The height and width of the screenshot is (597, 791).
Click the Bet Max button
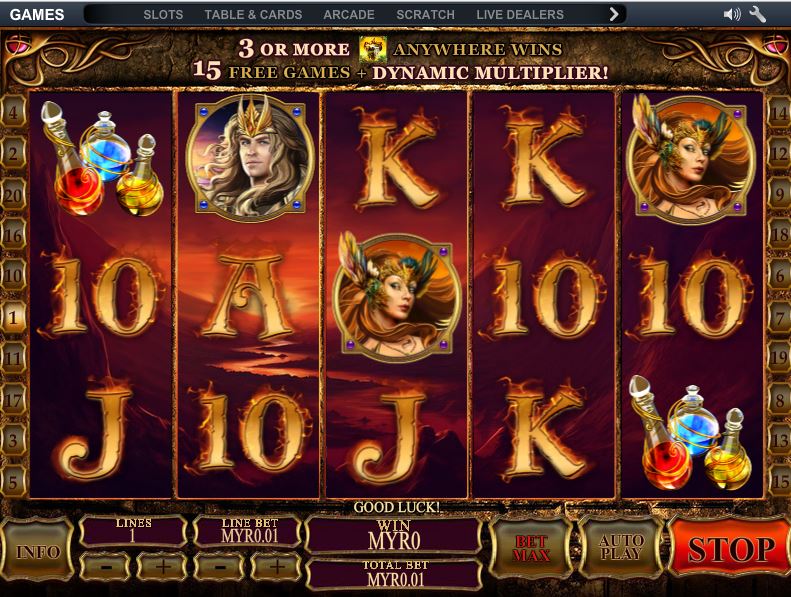coord(532,548)
